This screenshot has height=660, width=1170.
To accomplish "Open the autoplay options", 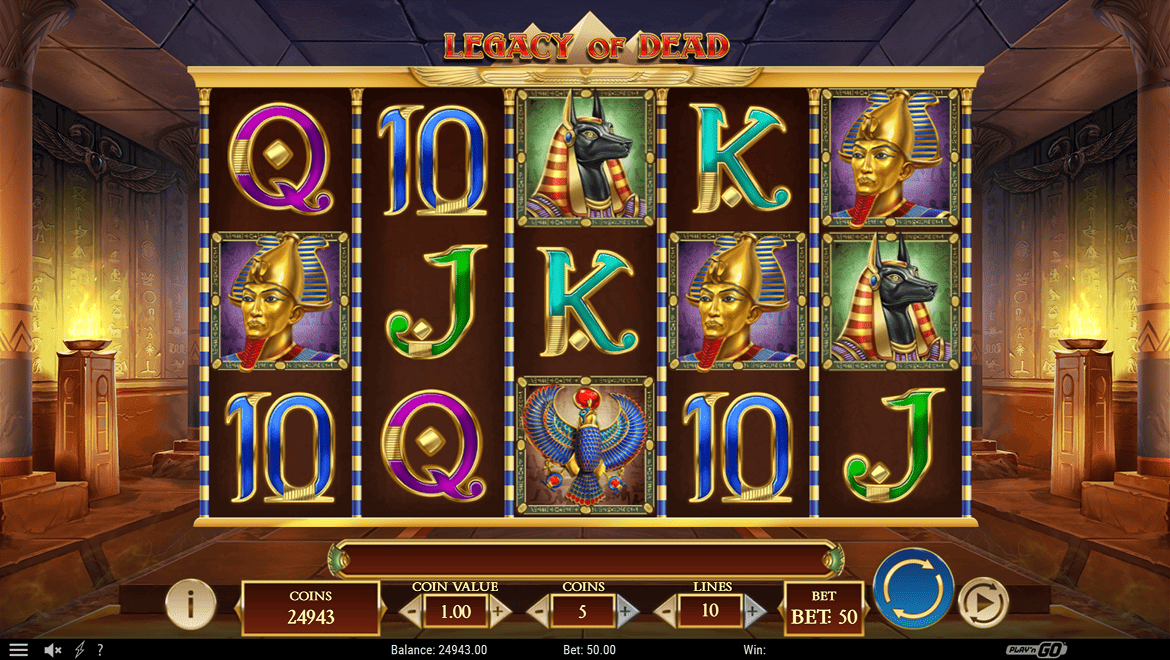I will click(983, 604).
